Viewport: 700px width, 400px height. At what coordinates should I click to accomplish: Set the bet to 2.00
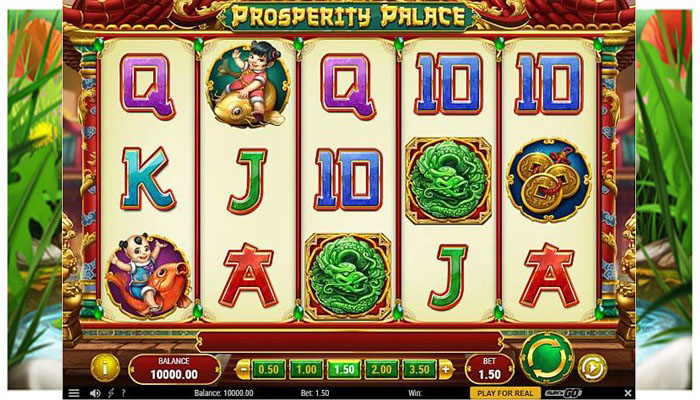(382, 369)
